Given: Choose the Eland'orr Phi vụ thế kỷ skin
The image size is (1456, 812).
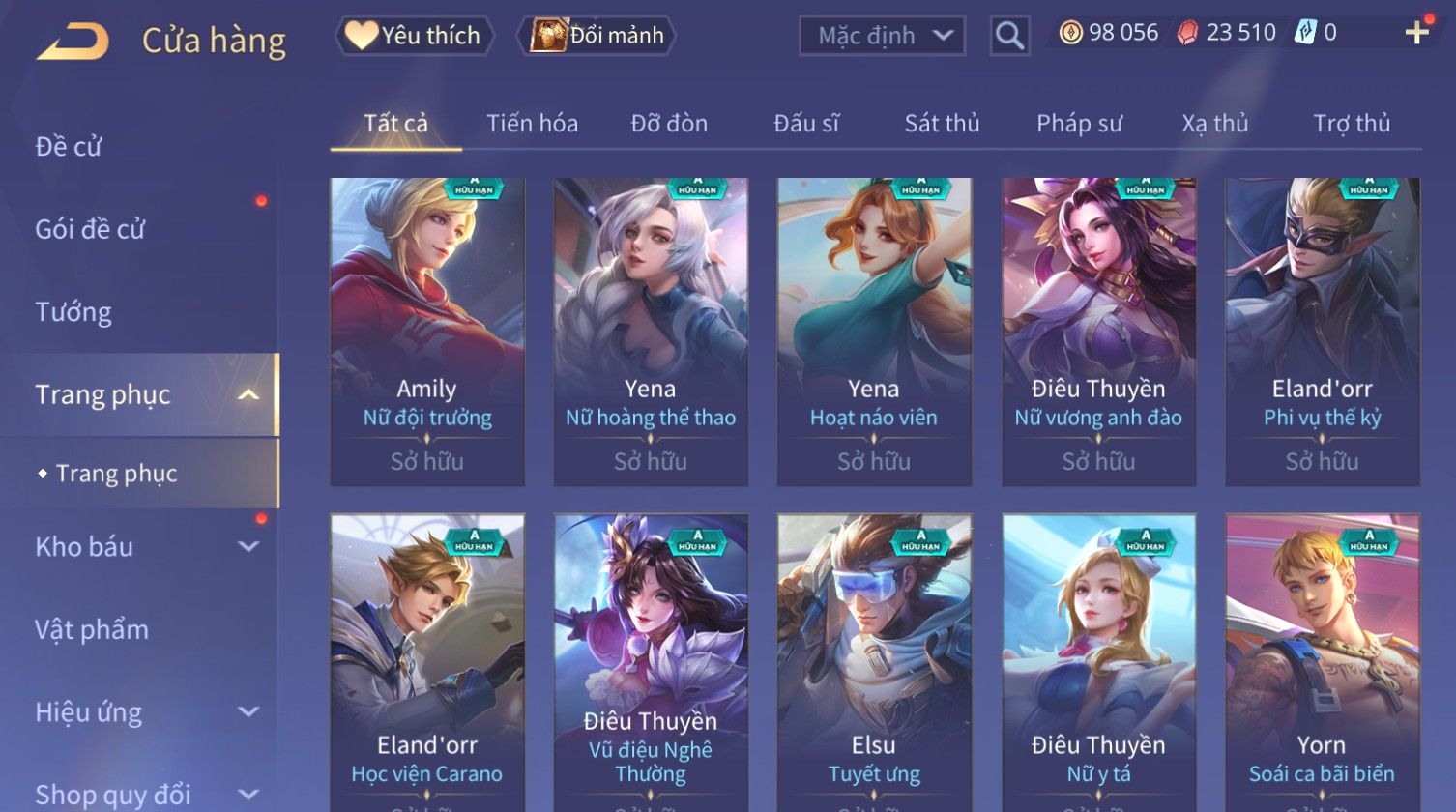Looking at the screenshot, I should coord(1322,329).
